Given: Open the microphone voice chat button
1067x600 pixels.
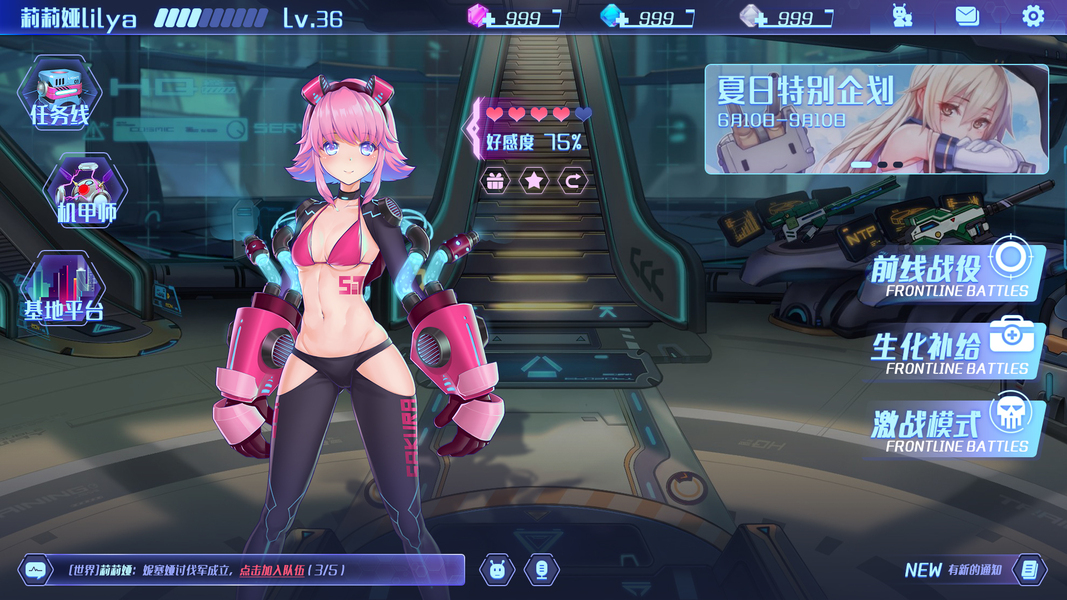Looking at the screenshot, I should click(x=541, y=570).
